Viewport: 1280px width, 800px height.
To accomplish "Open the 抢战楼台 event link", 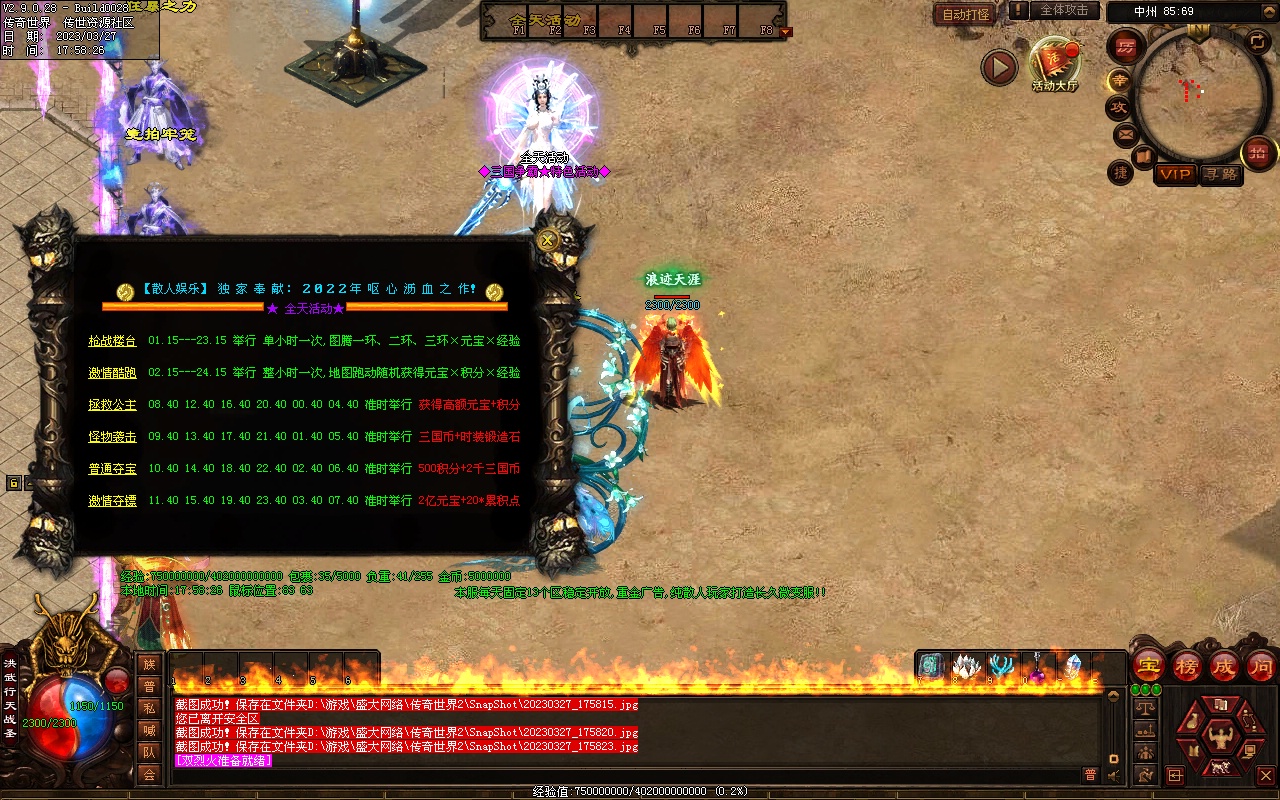I will click(112, 341).
